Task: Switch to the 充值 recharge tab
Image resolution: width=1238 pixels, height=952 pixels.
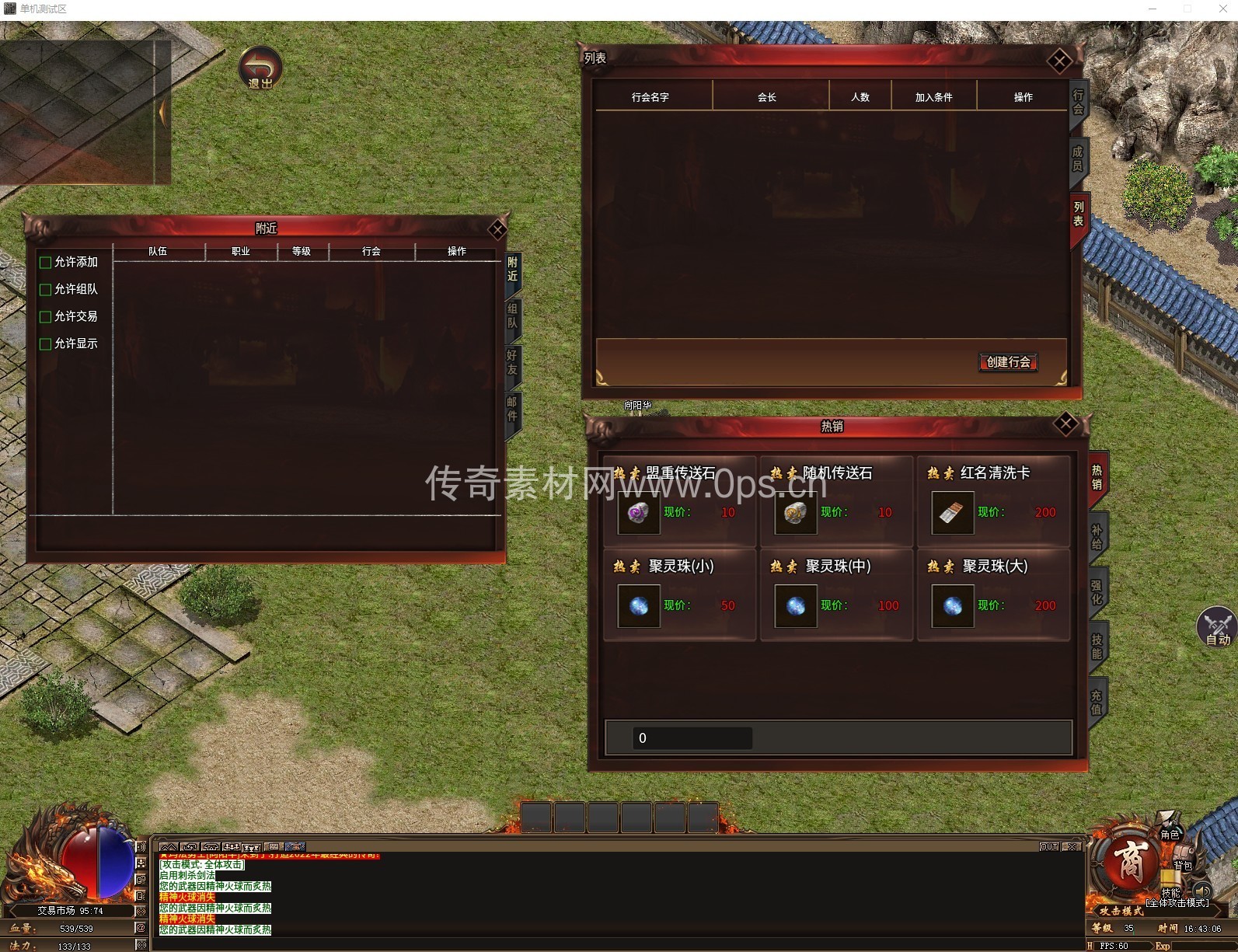Action: [1097, 703]
